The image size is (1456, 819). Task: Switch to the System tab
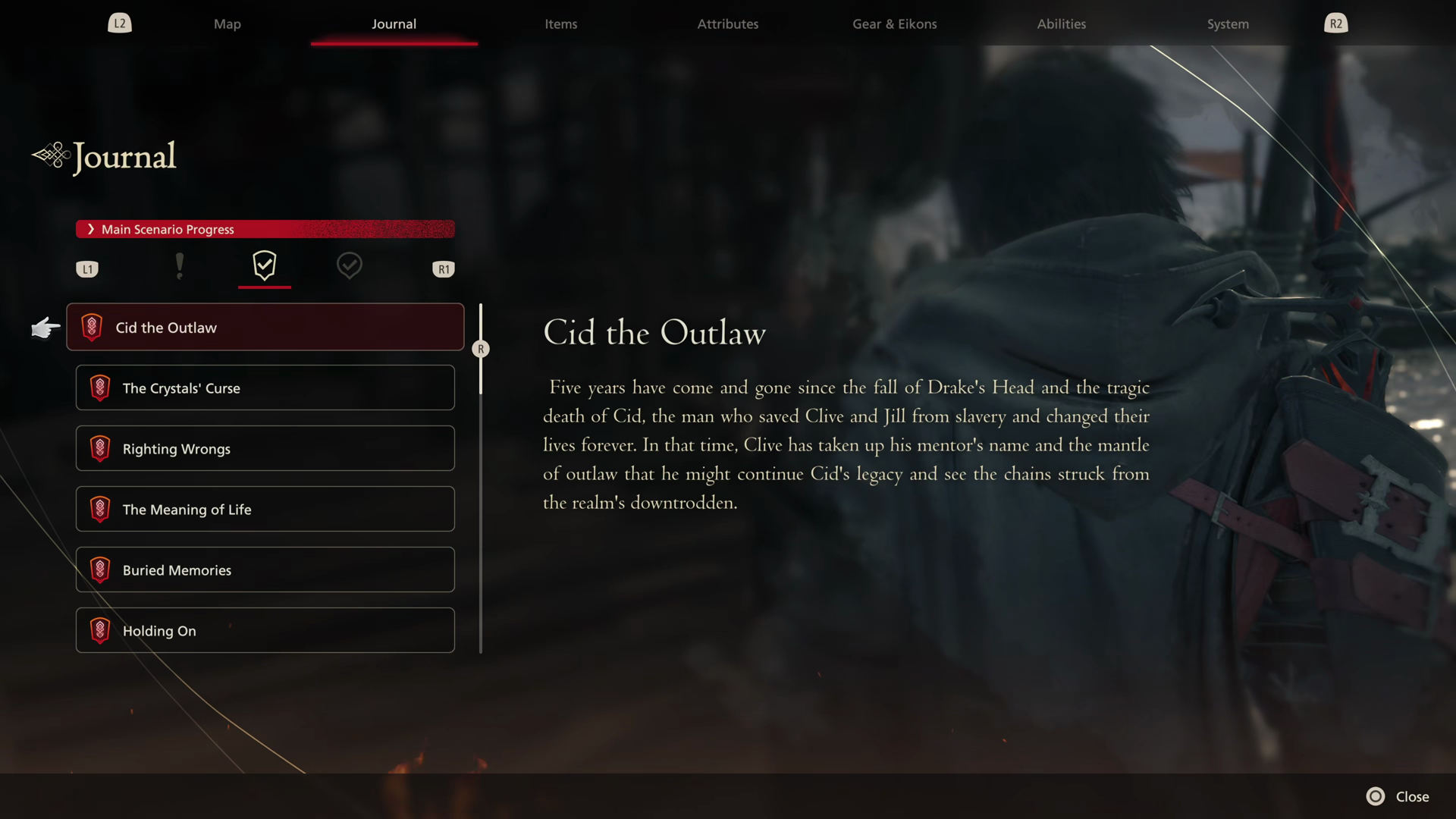1228,24
